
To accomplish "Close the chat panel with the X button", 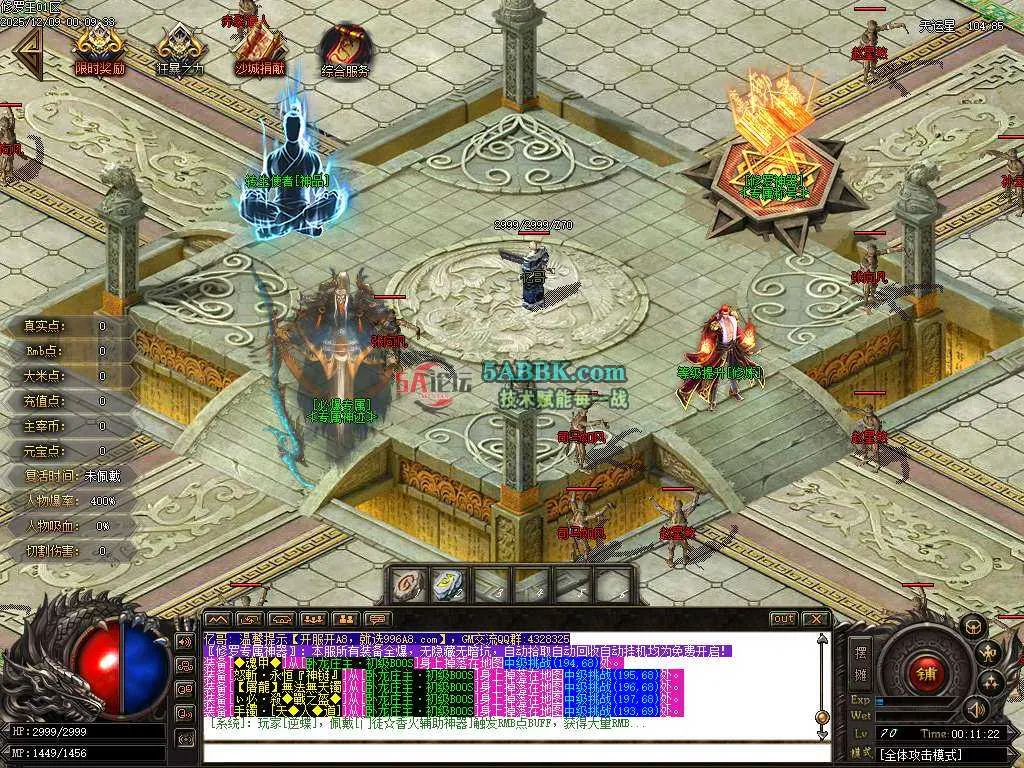I will coord(815,619).
